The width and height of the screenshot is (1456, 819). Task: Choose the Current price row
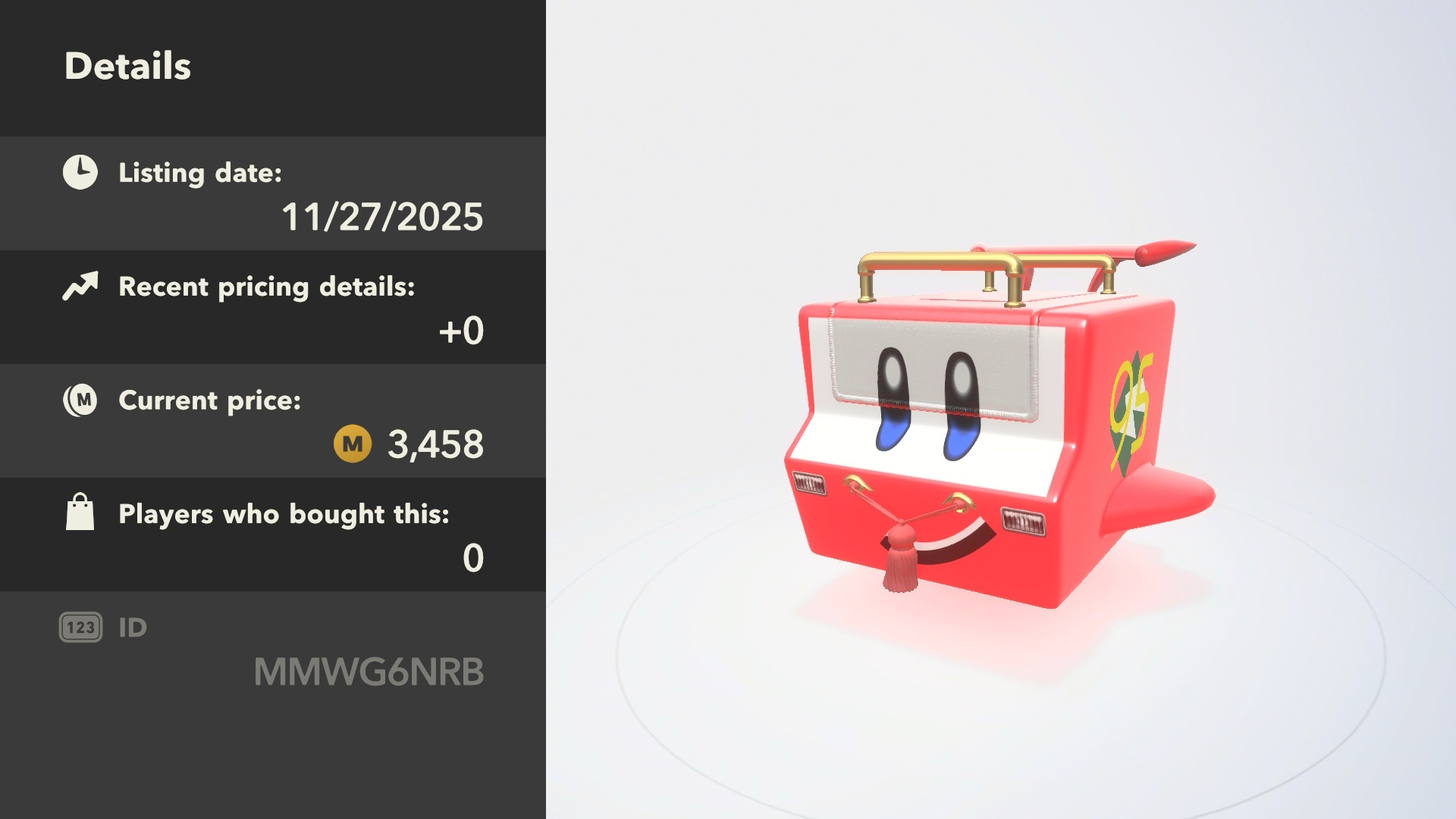coord(273,421)
